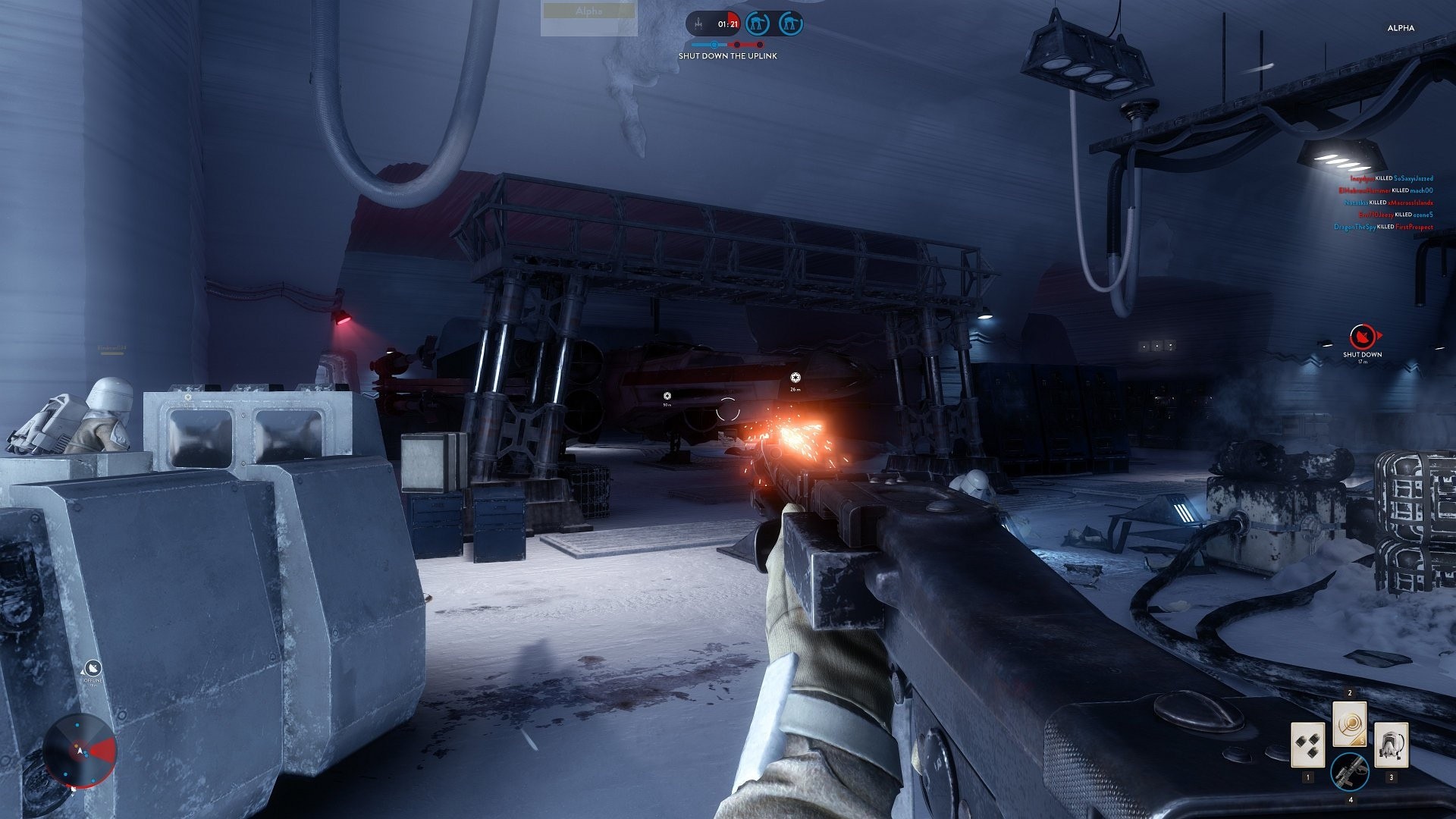The height and width of the screenshot is (819, 1456).
Task: Click the uplink icon beside the match timer
Action: point(698,24)
